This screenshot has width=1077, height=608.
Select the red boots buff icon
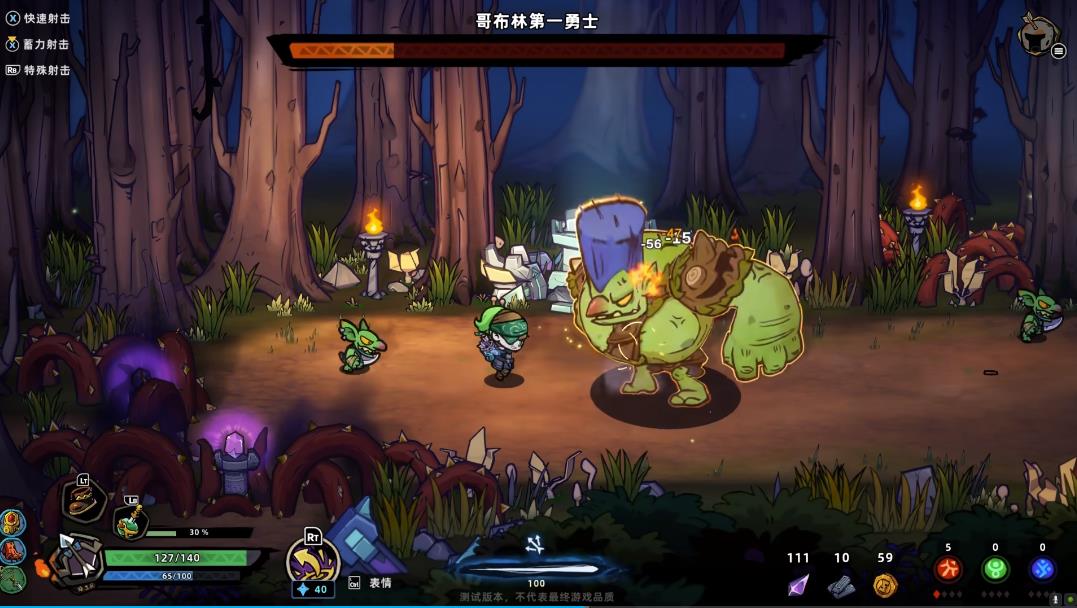(x=12, y=551)
